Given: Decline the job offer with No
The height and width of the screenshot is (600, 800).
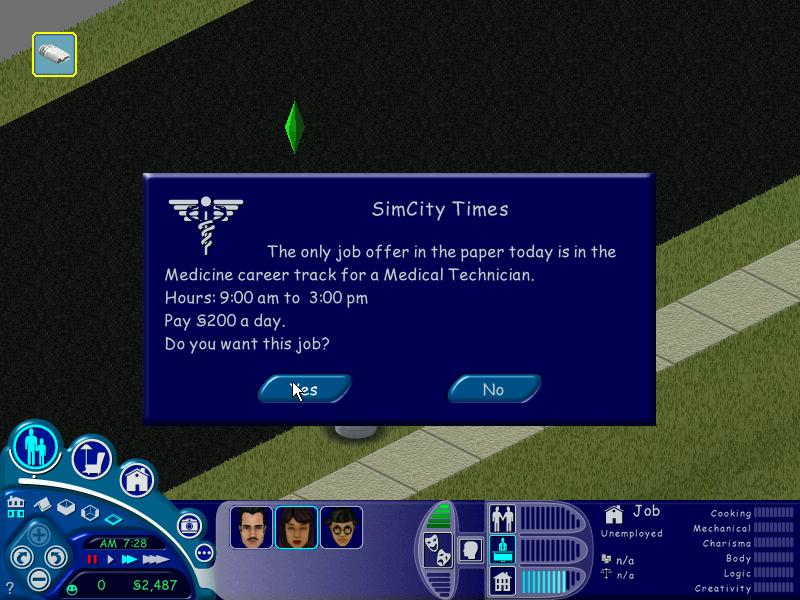Looking at the screenshot, I should tap(494, 389).
